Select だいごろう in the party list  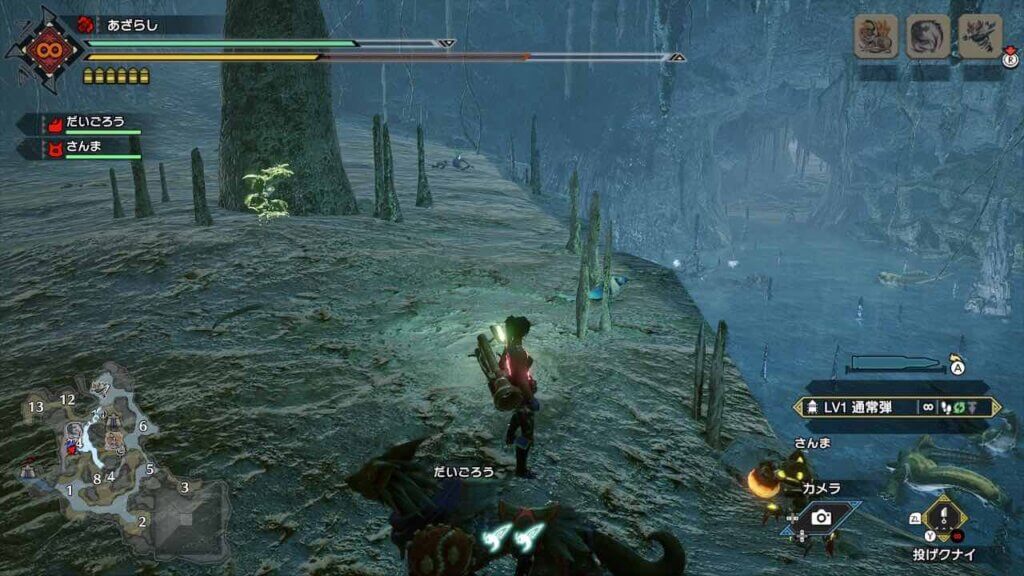click(x=96, y=123)
